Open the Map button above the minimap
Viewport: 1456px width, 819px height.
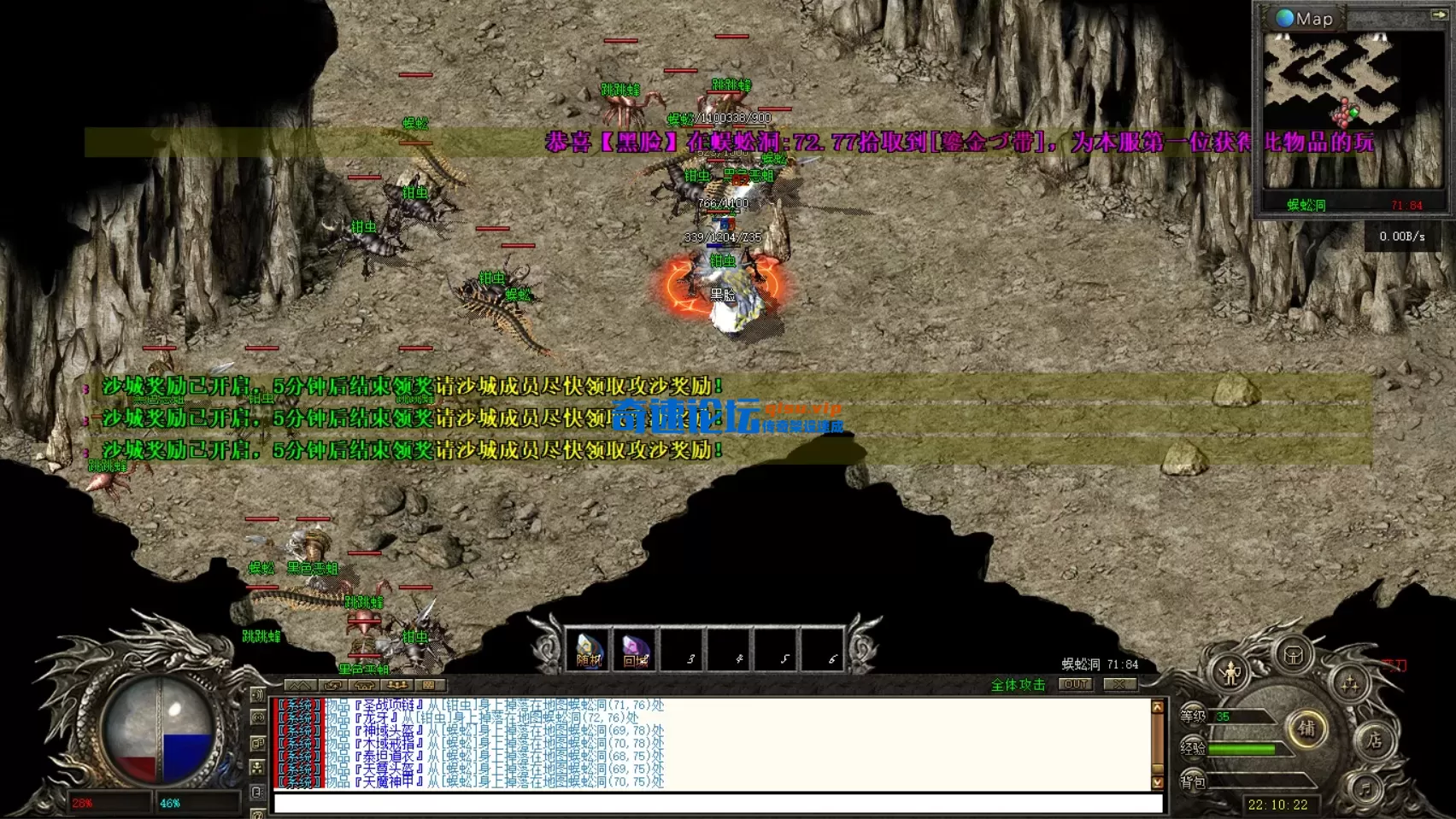point(1305,18)
